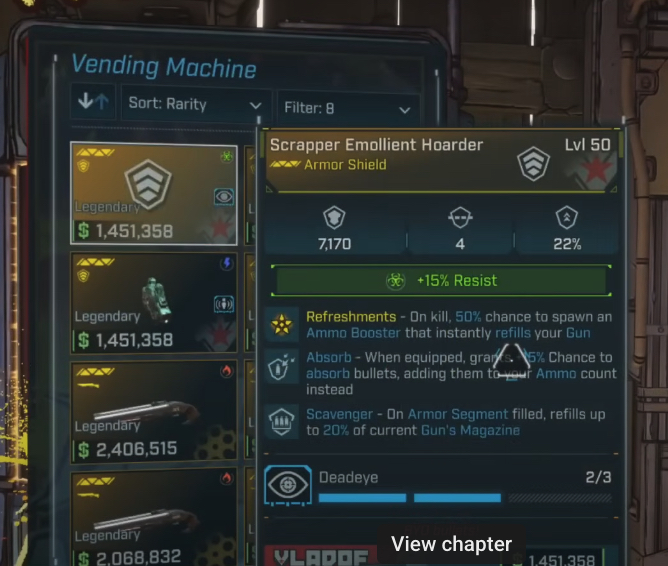This screenshot has width=668, height=566.
Task: Click the View chapter overlay
Action: point(451,544)
